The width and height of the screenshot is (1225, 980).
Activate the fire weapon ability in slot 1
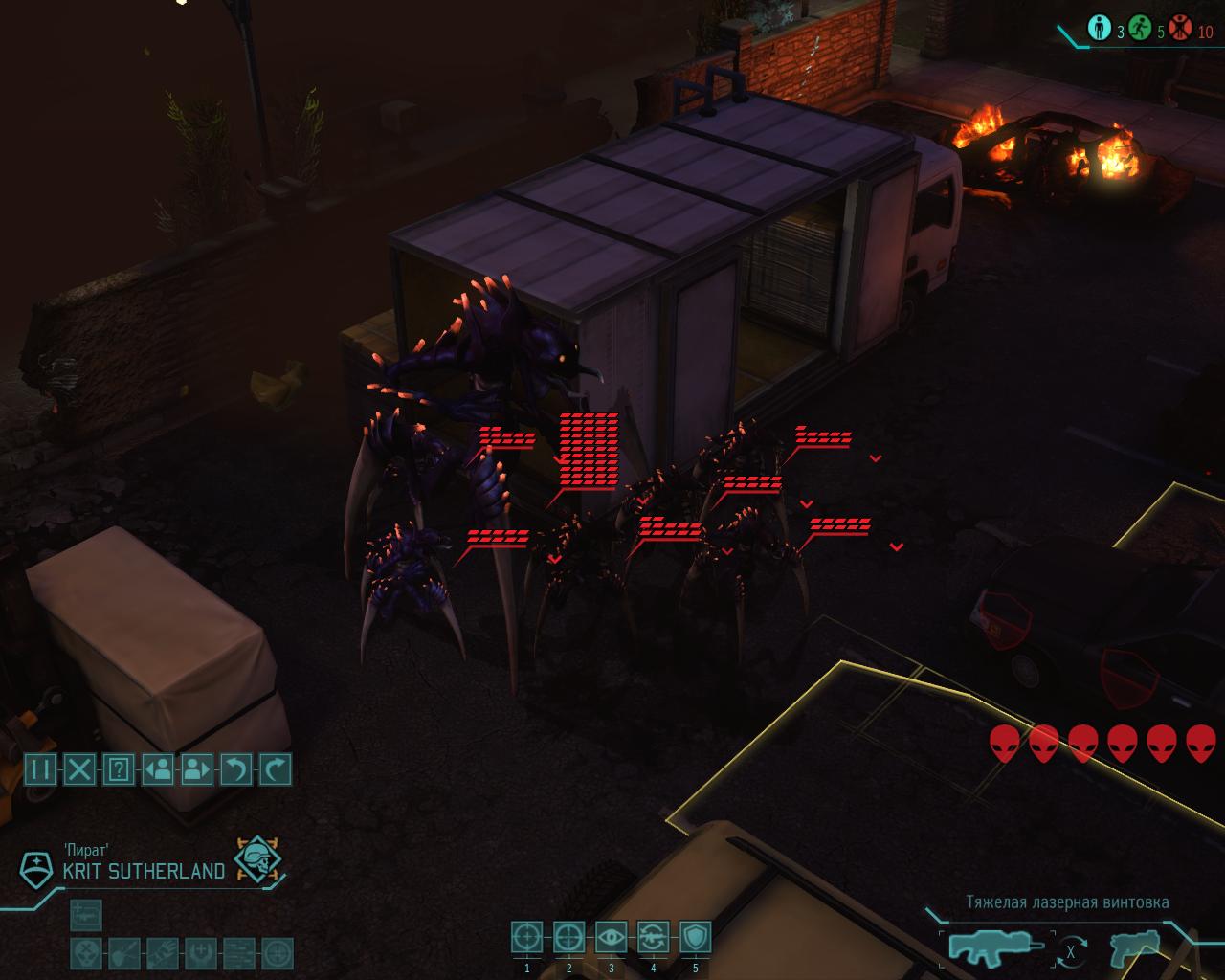tap(527, 937)
